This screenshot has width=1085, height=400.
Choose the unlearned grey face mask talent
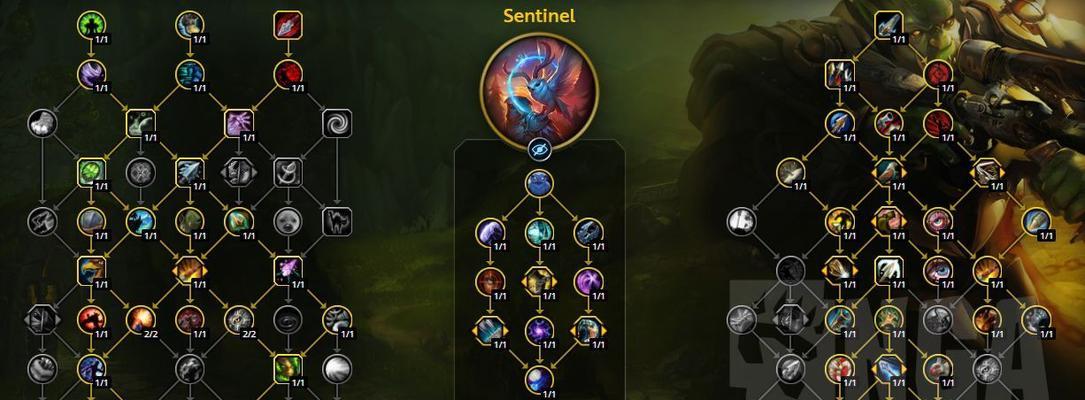point(288,221)
